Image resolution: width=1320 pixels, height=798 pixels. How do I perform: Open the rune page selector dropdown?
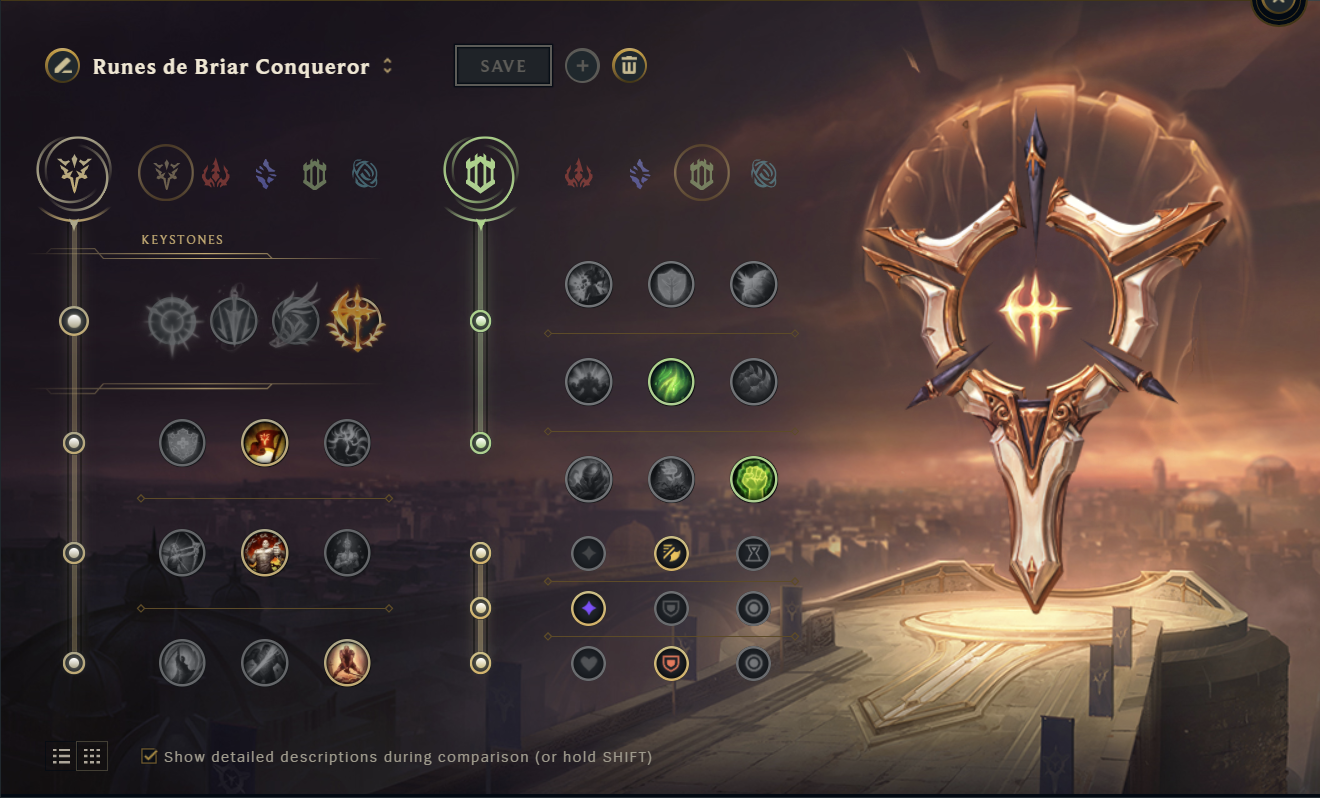388,65
